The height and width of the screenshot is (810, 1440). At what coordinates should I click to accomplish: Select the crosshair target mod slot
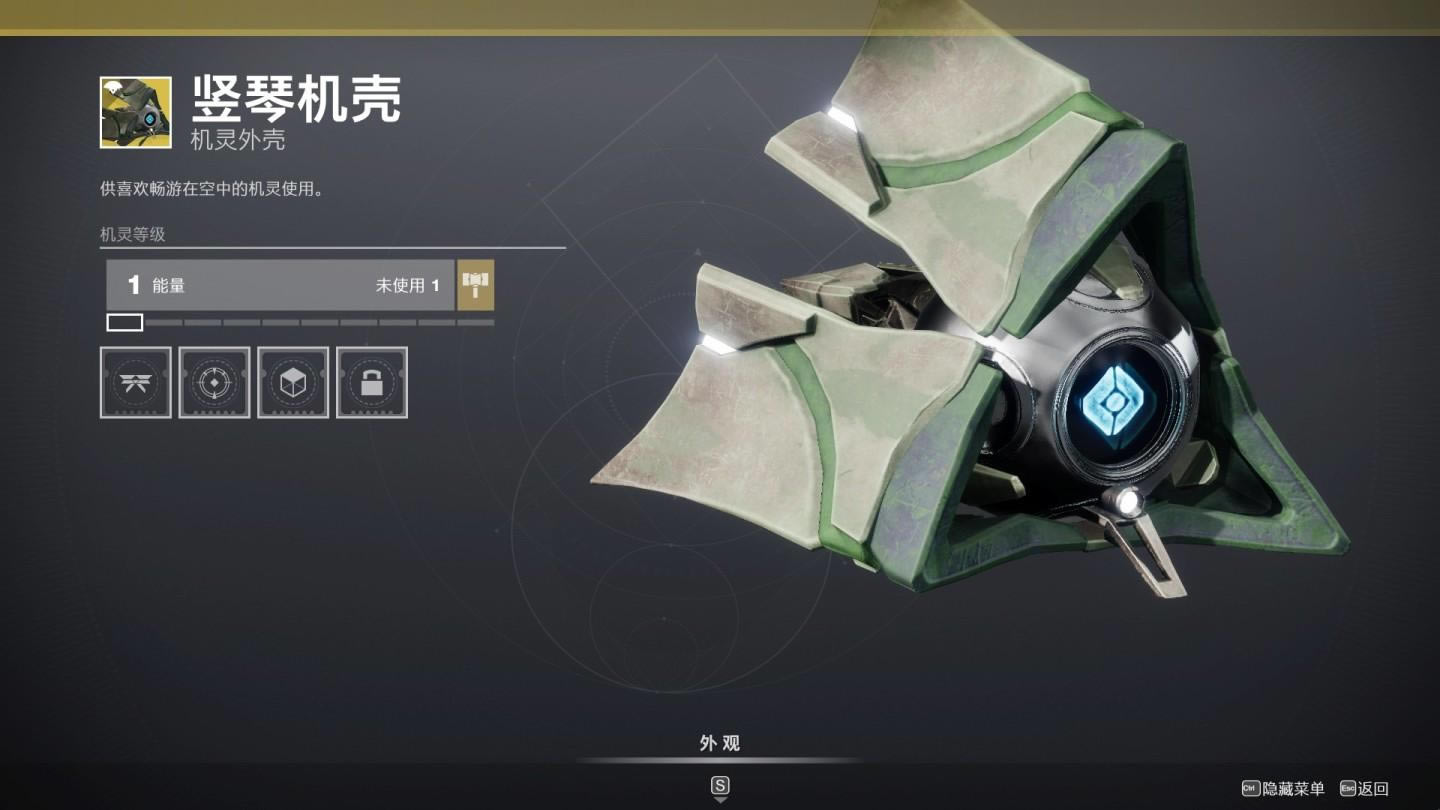click(214, 382)
